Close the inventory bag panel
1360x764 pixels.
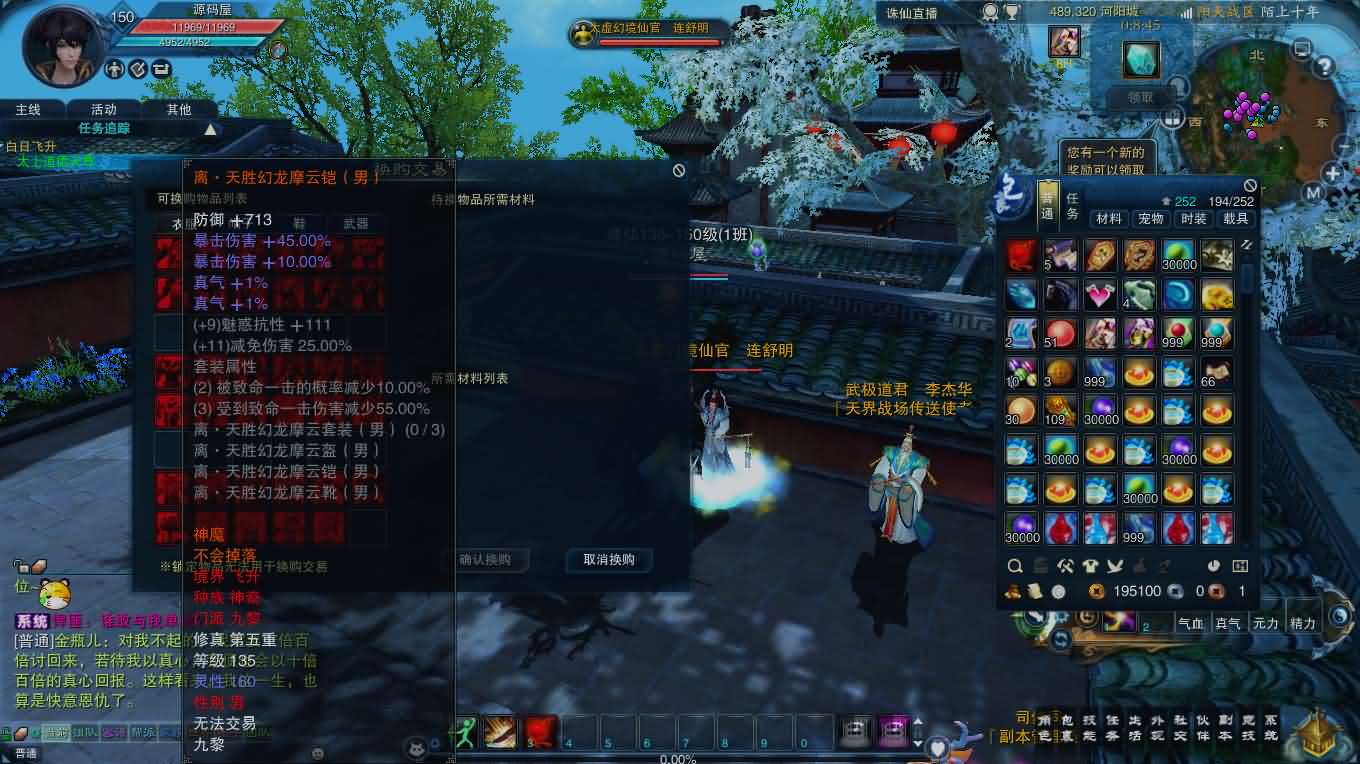coord(1249,186)
